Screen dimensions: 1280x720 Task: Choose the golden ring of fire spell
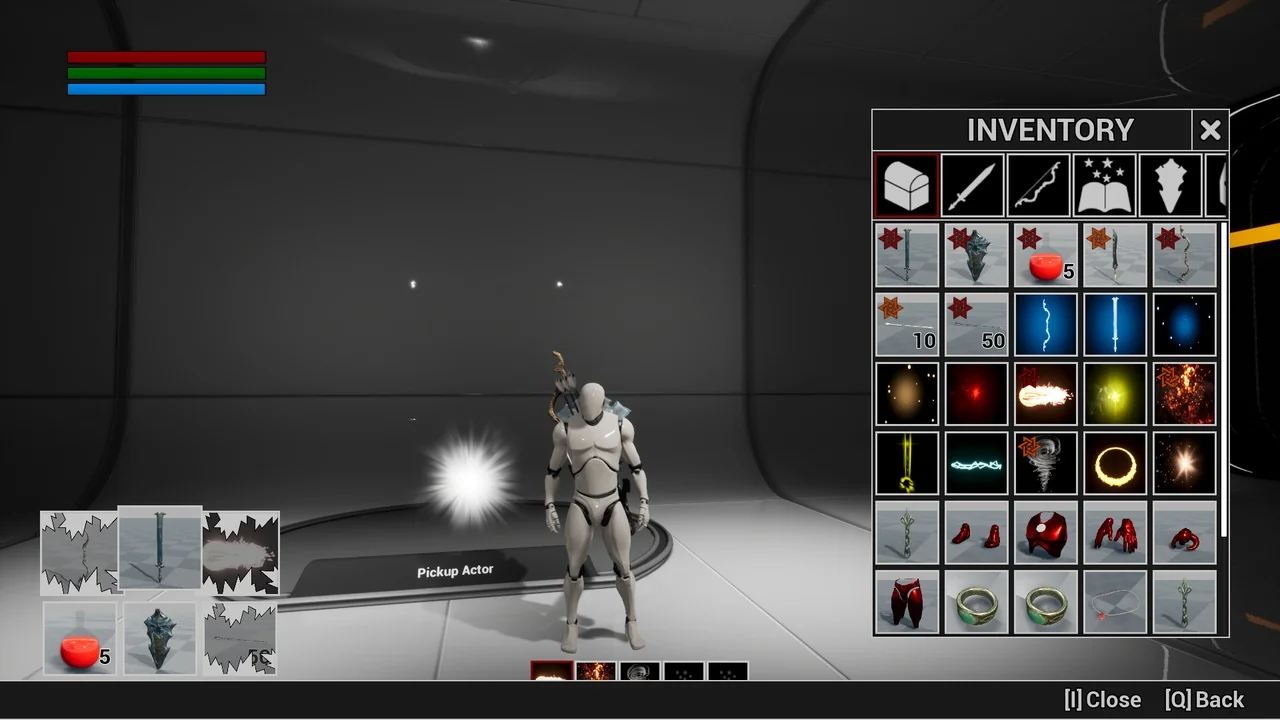(x=1115, y=463)
